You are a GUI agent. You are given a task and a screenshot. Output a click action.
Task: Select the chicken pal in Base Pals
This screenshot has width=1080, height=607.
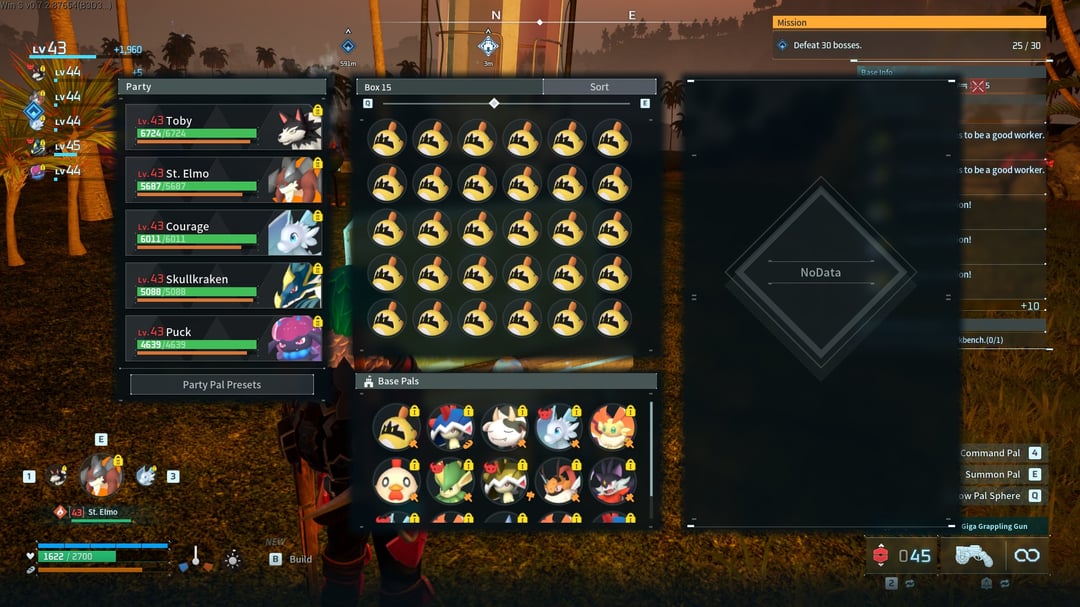pos(395,481)
